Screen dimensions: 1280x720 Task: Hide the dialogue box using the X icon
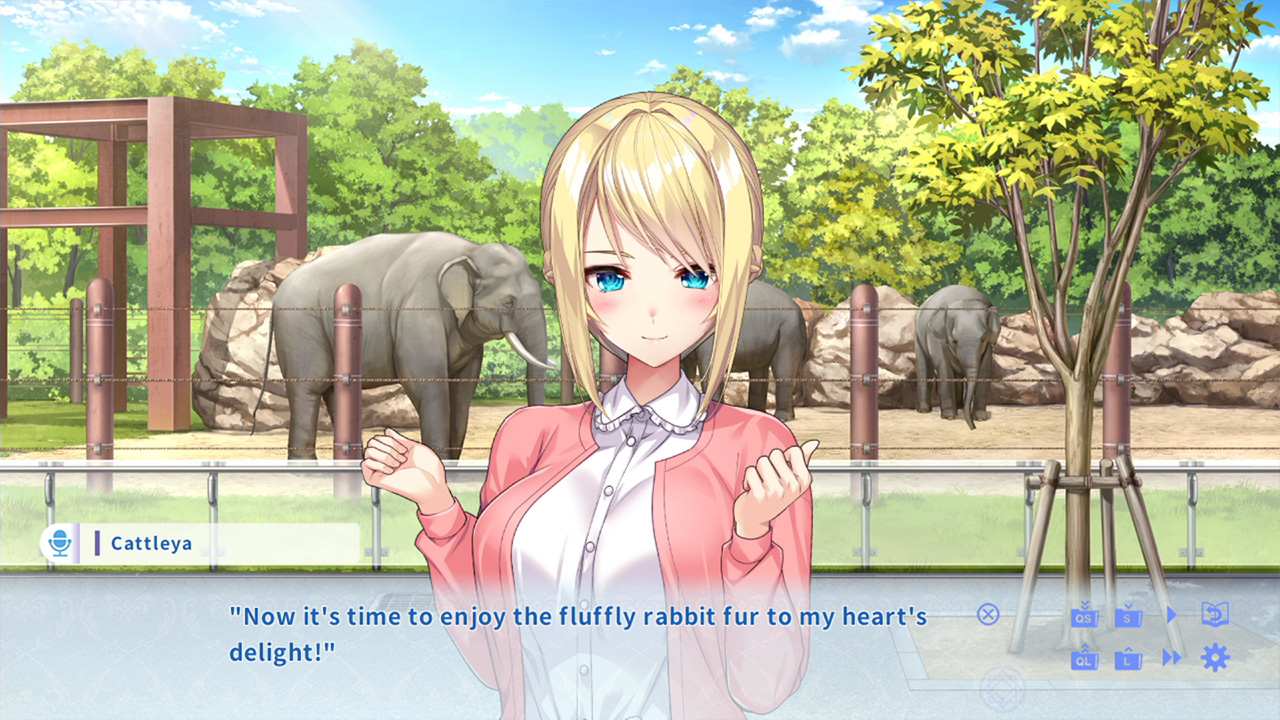(x=987, y=614)
